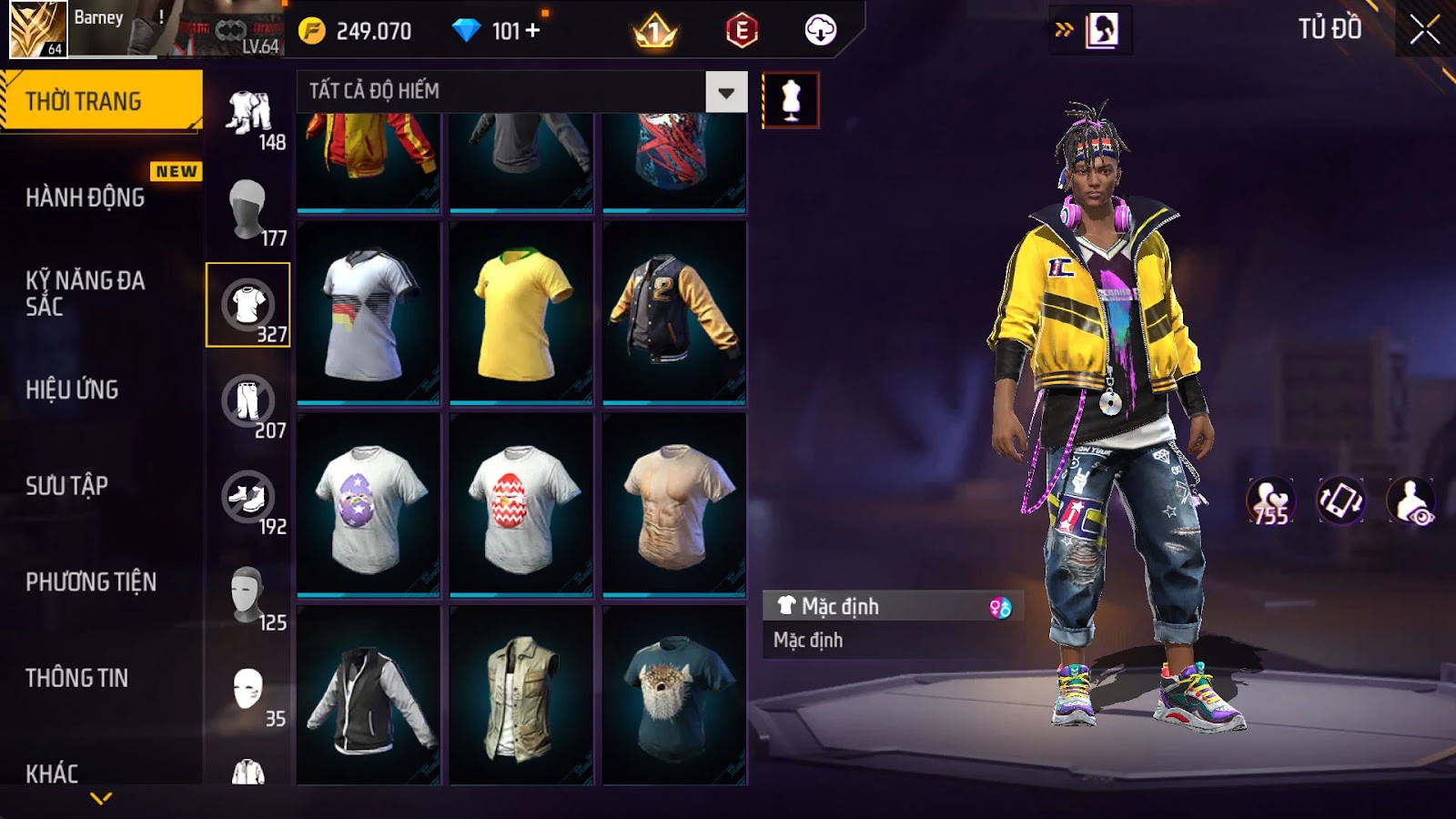The image size is (1456, 819).
Task: Open the Thông Tin tab
Action: pyautogui.click(x=77, y=678)
